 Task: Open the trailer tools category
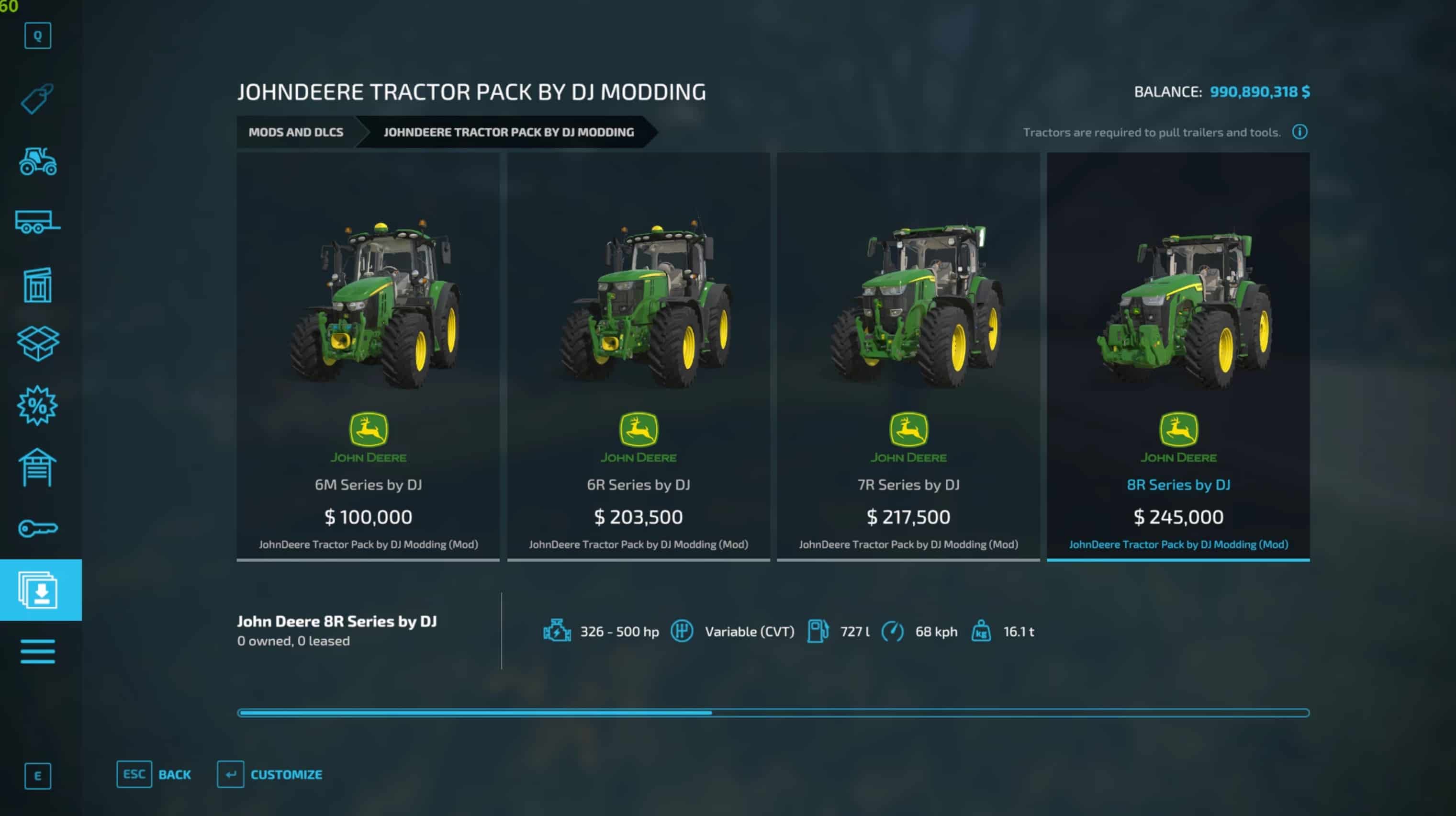pos(37,222)
